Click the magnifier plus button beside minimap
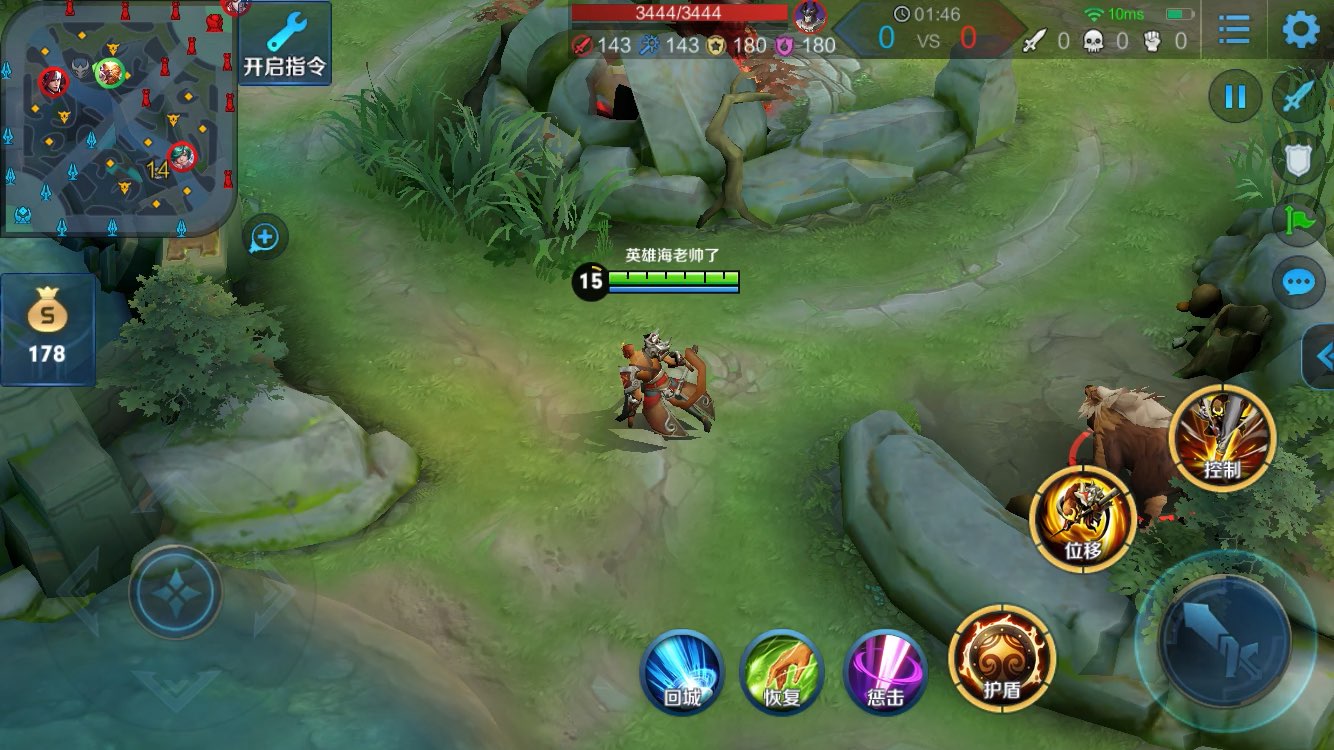The image size is (1334, 750). (265, 238)
